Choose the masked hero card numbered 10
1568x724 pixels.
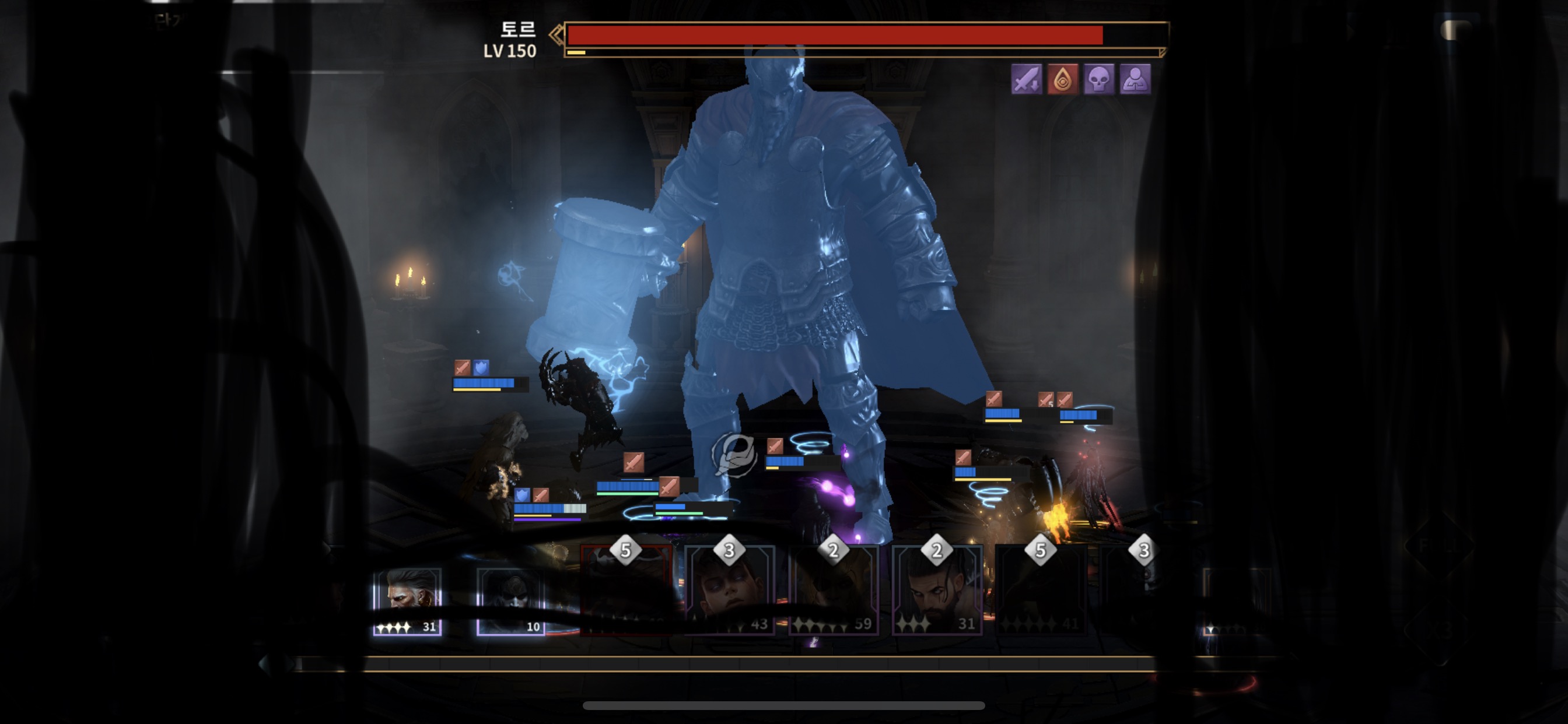510,601
